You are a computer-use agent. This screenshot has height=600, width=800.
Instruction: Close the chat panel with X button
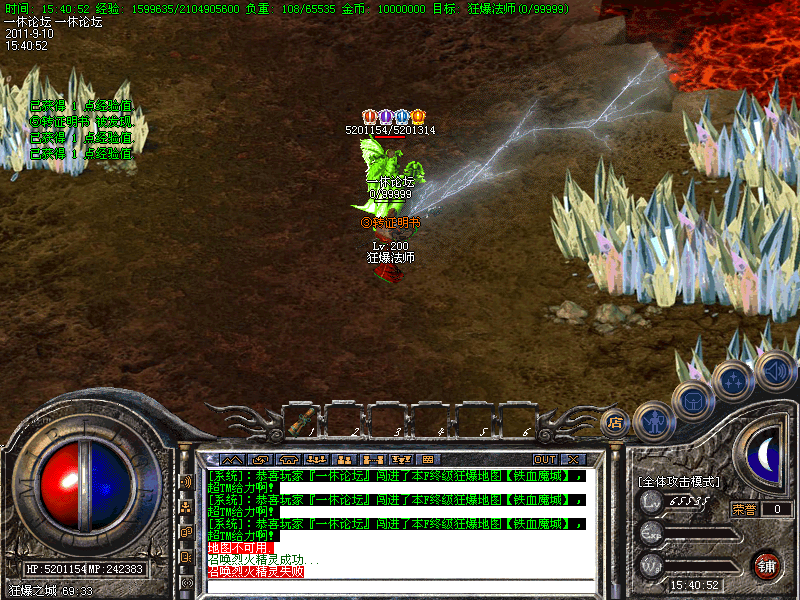(575, 459)
